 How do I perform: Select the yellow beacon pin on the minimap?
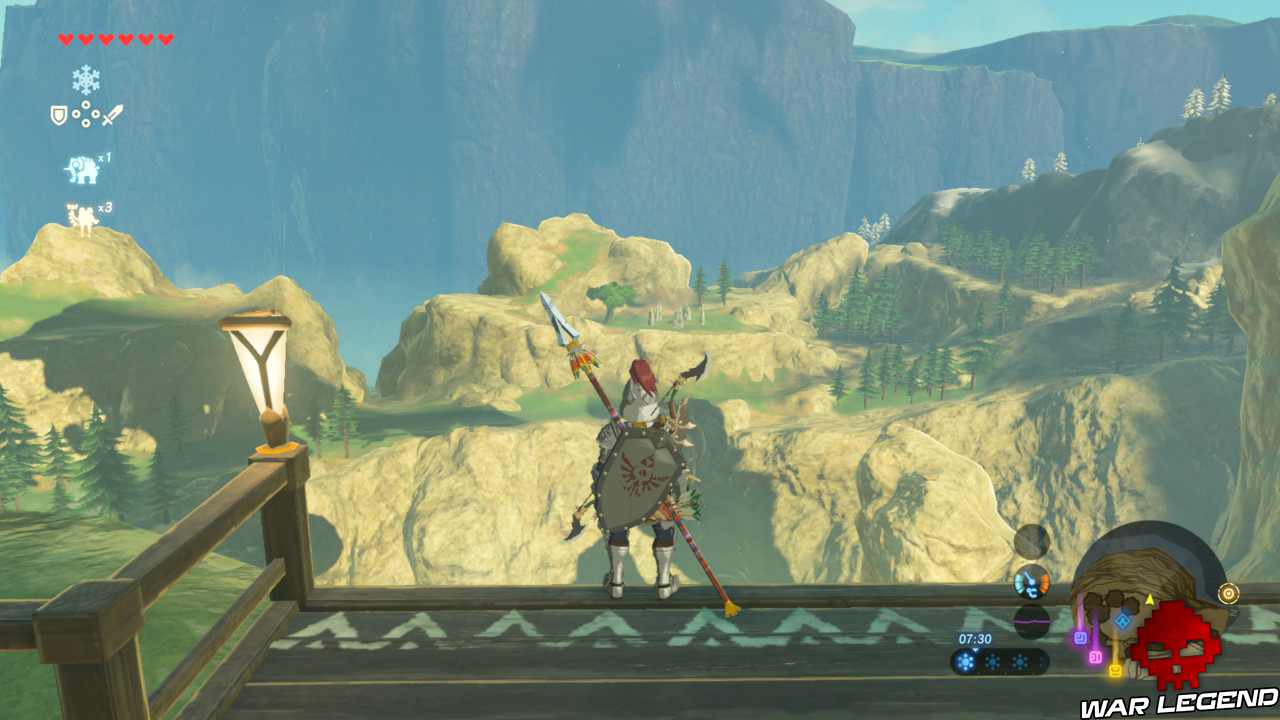coord(1114,670)
